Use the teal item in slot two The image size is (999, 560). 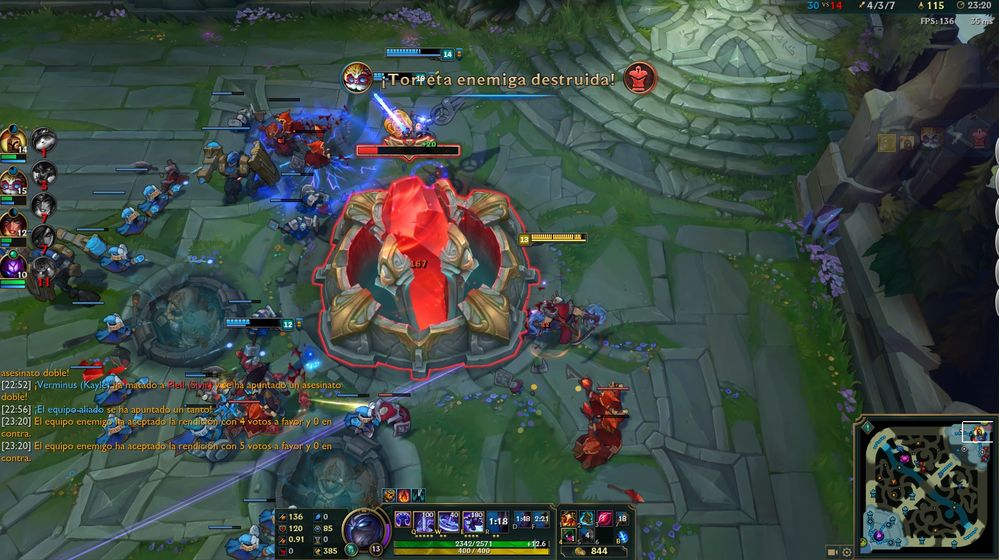pyautogui.click(x=587, y=519)
